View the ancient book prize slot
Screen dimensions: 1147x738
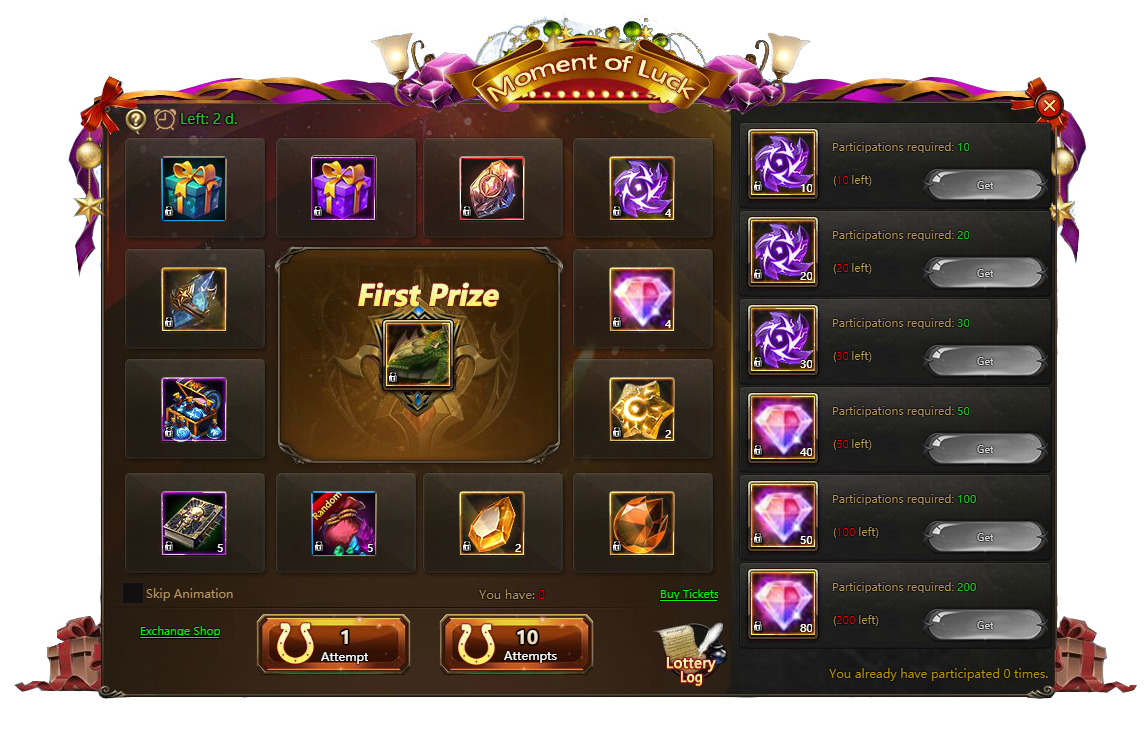click(x=194, y=523)
